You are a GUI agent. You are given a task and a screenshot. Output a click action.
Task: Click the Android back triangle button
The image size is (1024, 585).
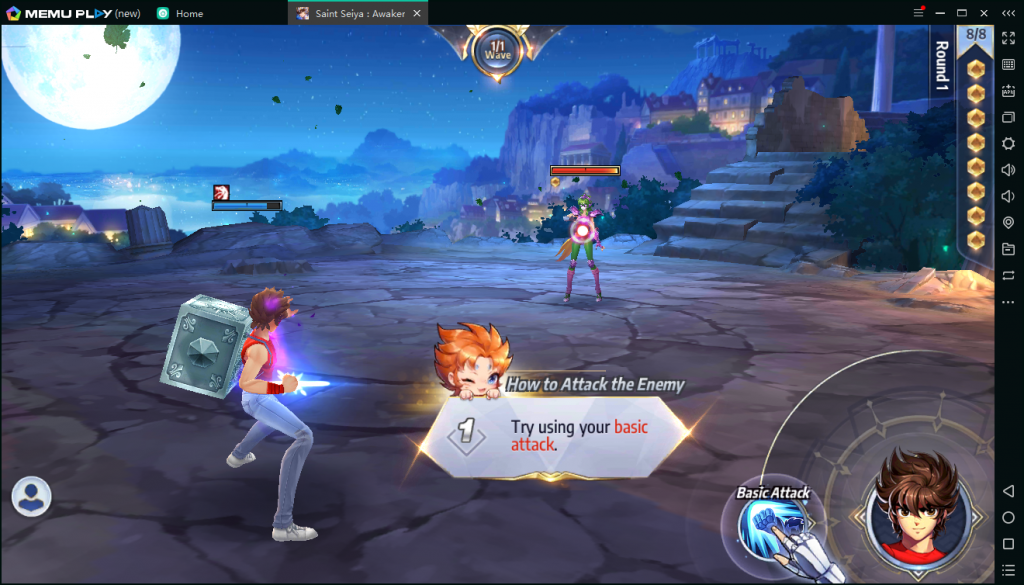(1008, 491)
